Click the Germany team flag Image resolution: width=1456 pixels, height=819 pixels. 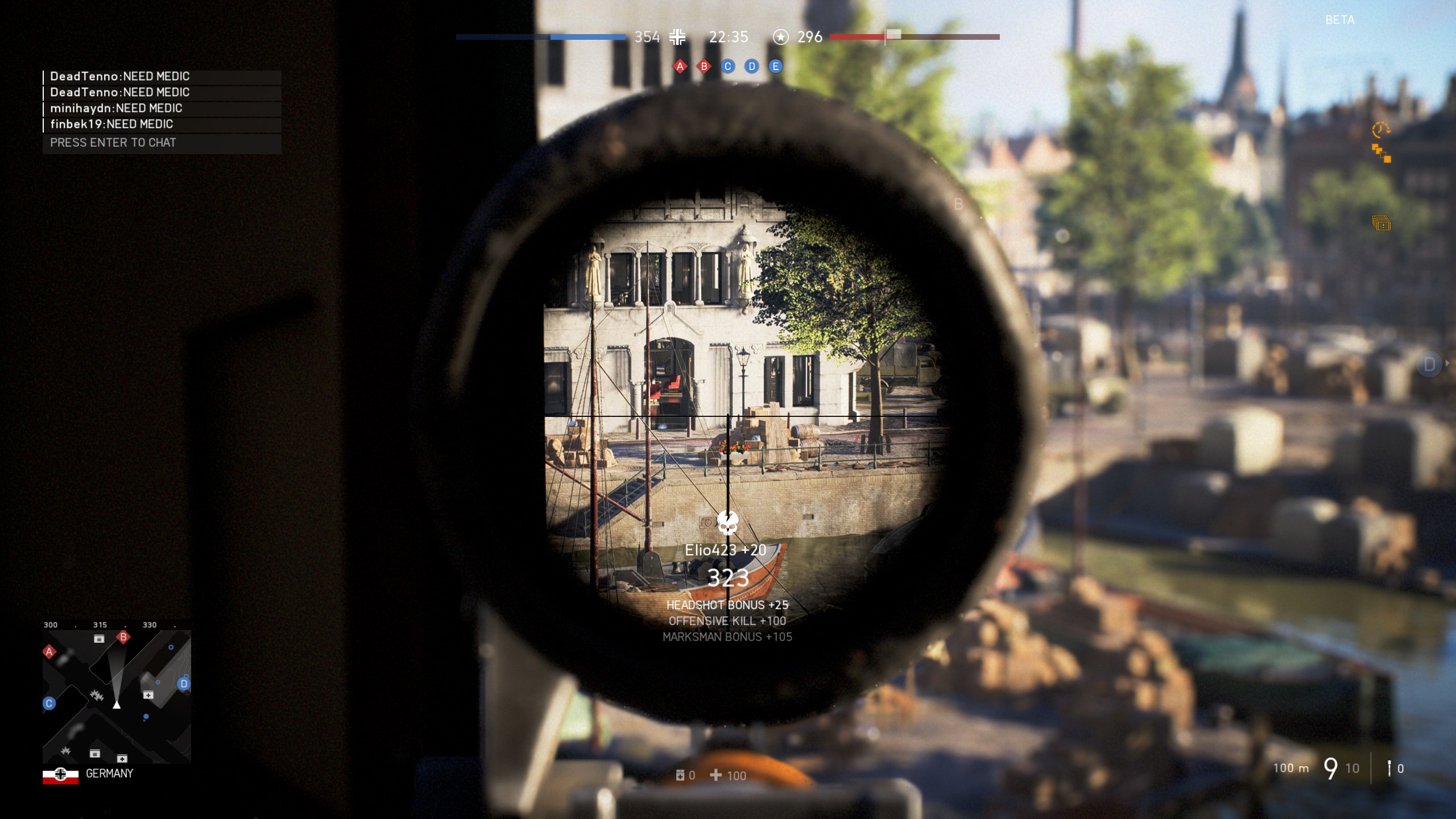pos(60,774)
